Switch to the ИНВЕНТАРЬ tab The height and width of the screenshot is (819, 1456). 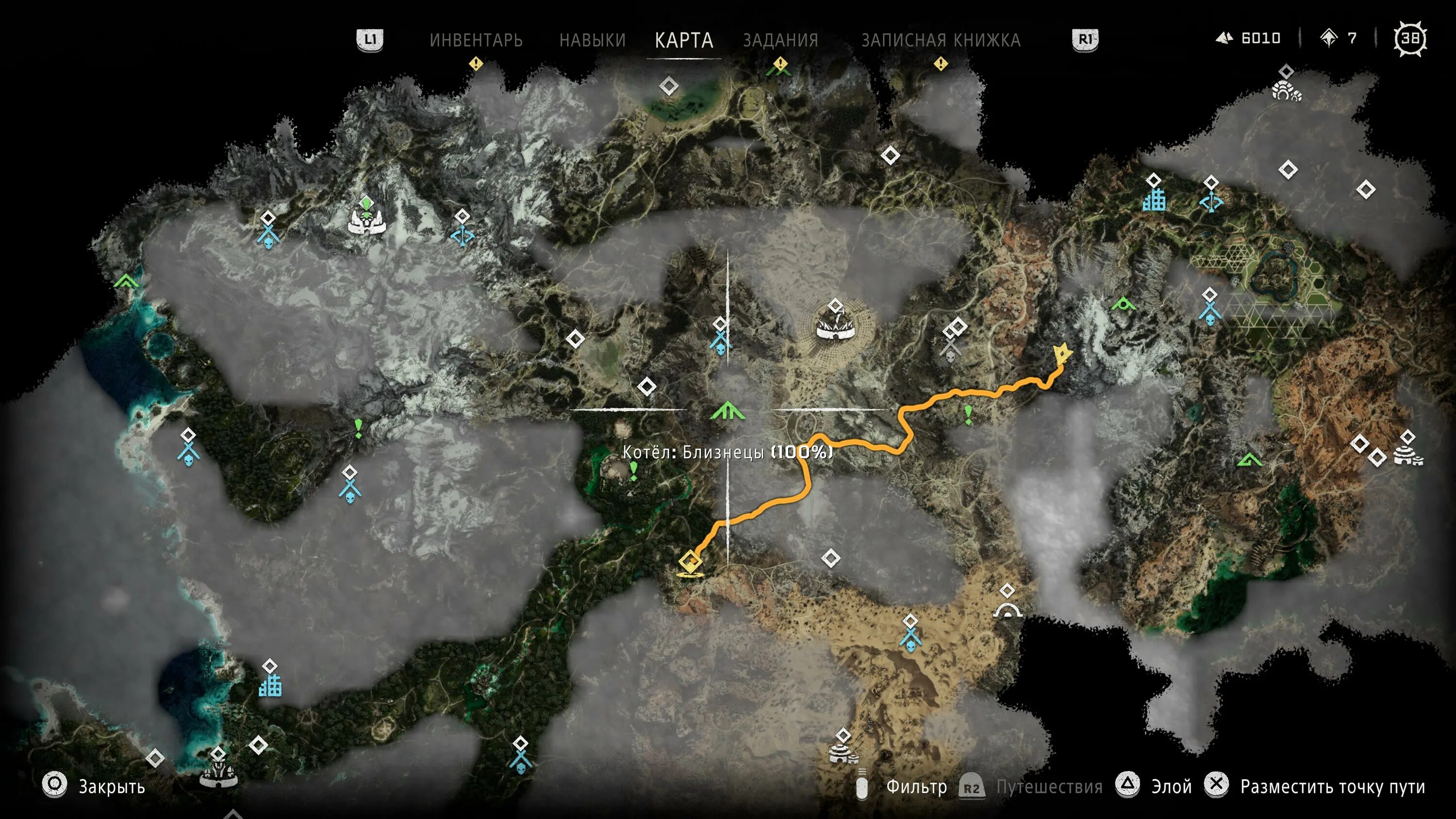coord(476,40)
